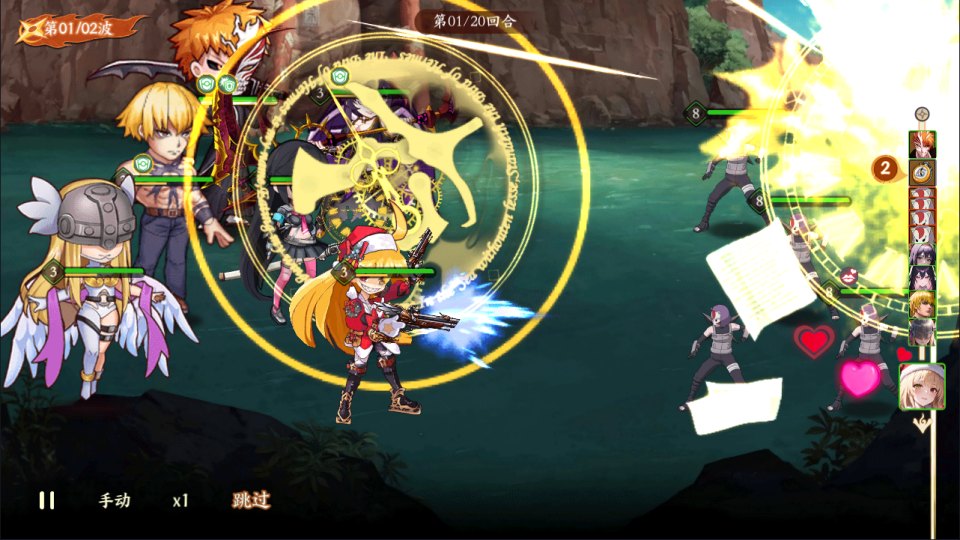
Task: Toggle the 手动 manual battle mode
Action: click(x=114, y=500)
